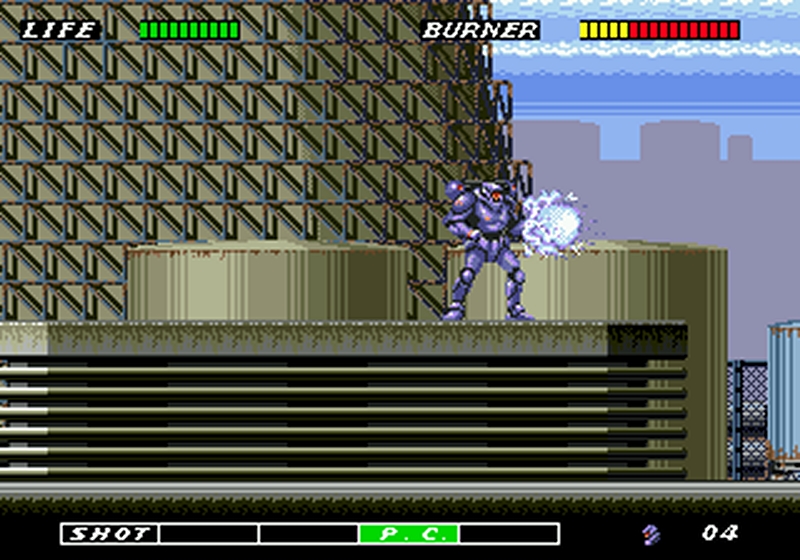Viewport: 800px width, 560px height.
Task: Choose the green P.C. weapon slot
Action: coord(408,533)
